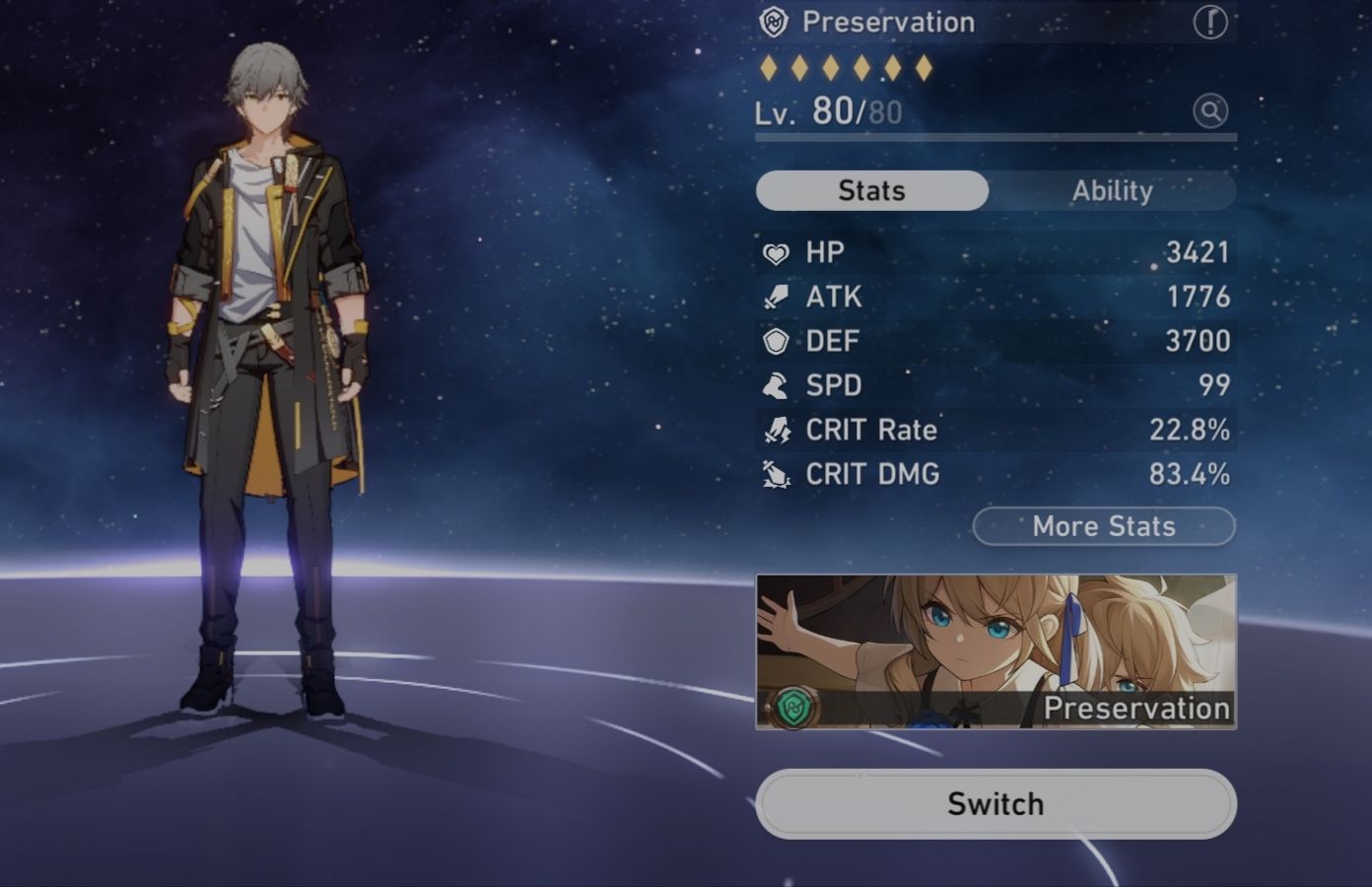Click the CRIT Rate icon

tap(777, 430)
